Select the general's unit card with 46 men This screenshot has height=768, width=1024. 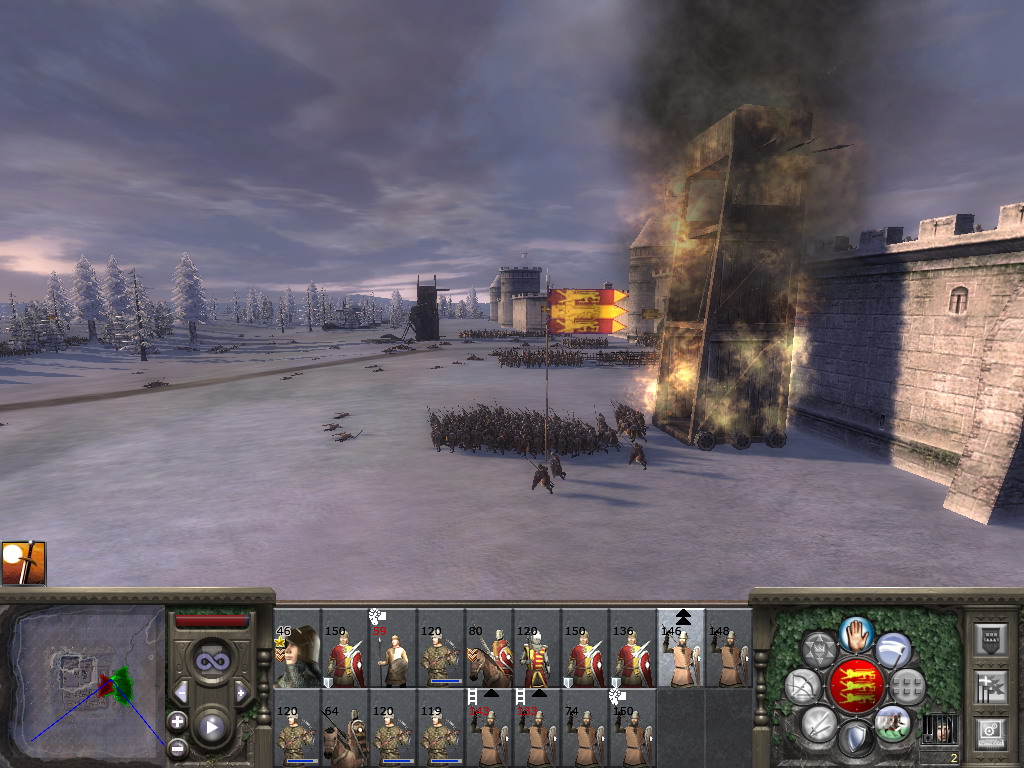tap(297, 657)
